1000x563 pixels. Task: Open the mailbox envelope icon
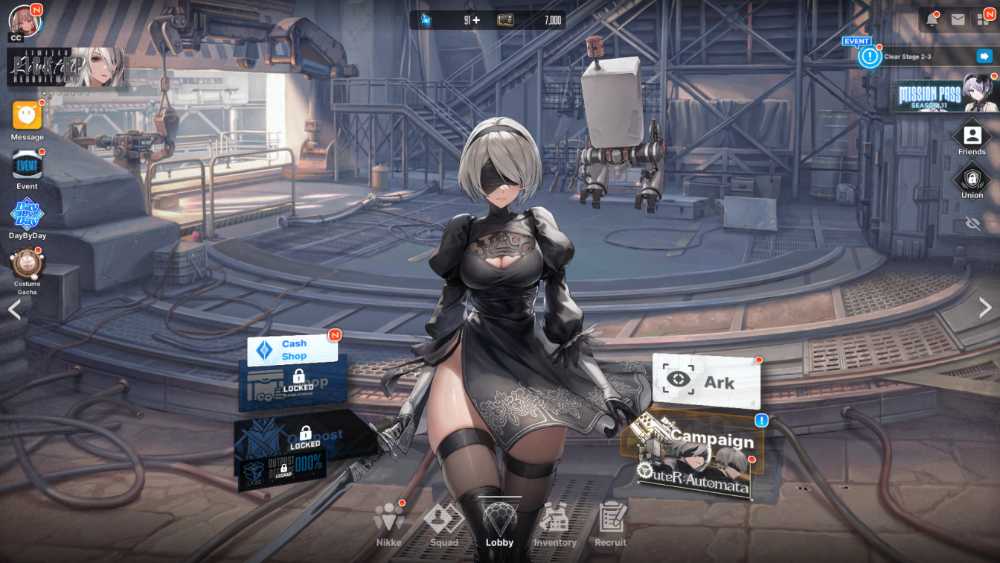pos(958,19)
